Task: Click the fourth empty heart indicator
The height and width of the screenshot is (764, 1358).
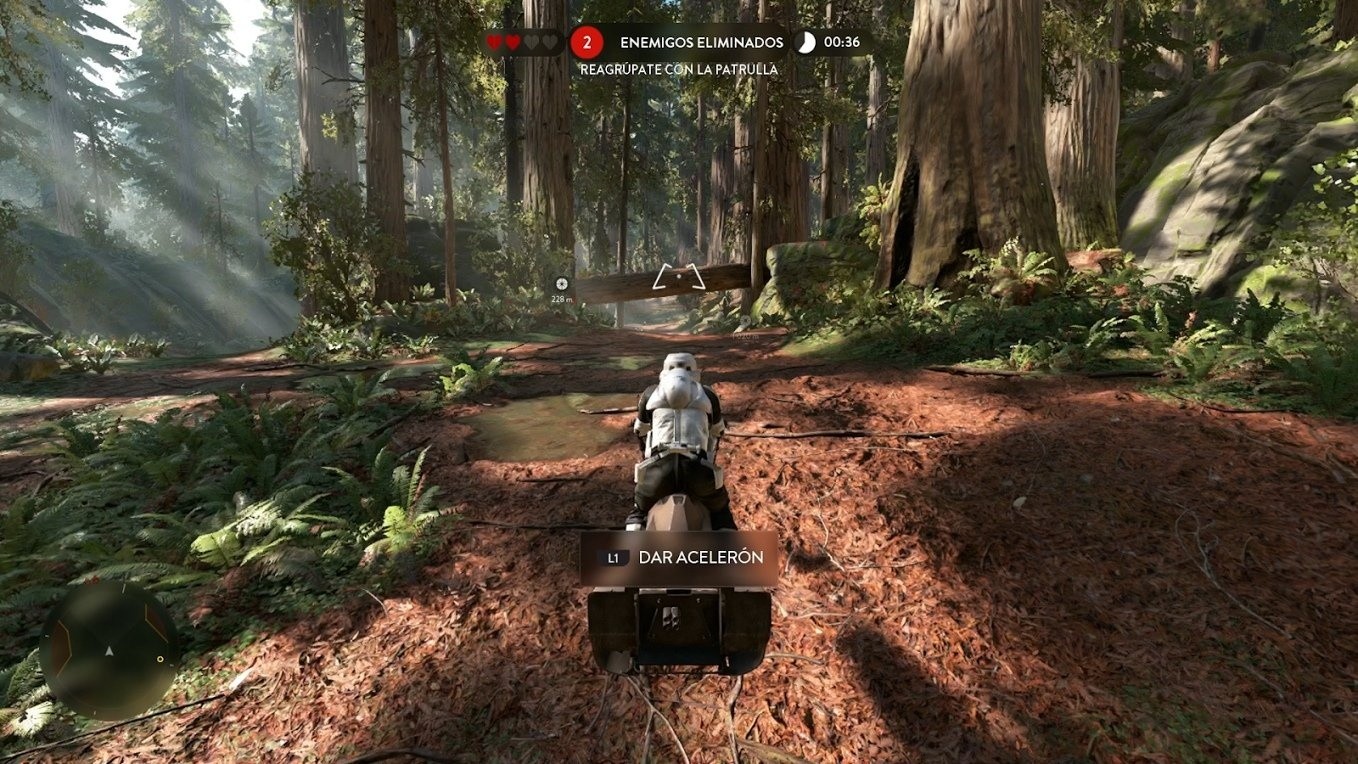Action: 549,41
